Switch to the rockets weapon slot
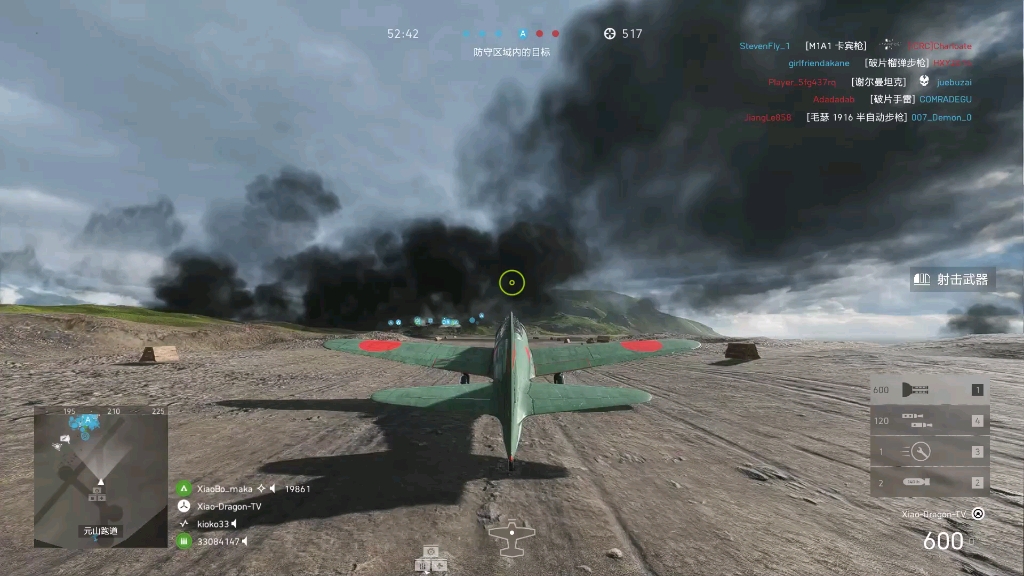The width and height of the screenshot is (1024, 576). click(929, 421)
